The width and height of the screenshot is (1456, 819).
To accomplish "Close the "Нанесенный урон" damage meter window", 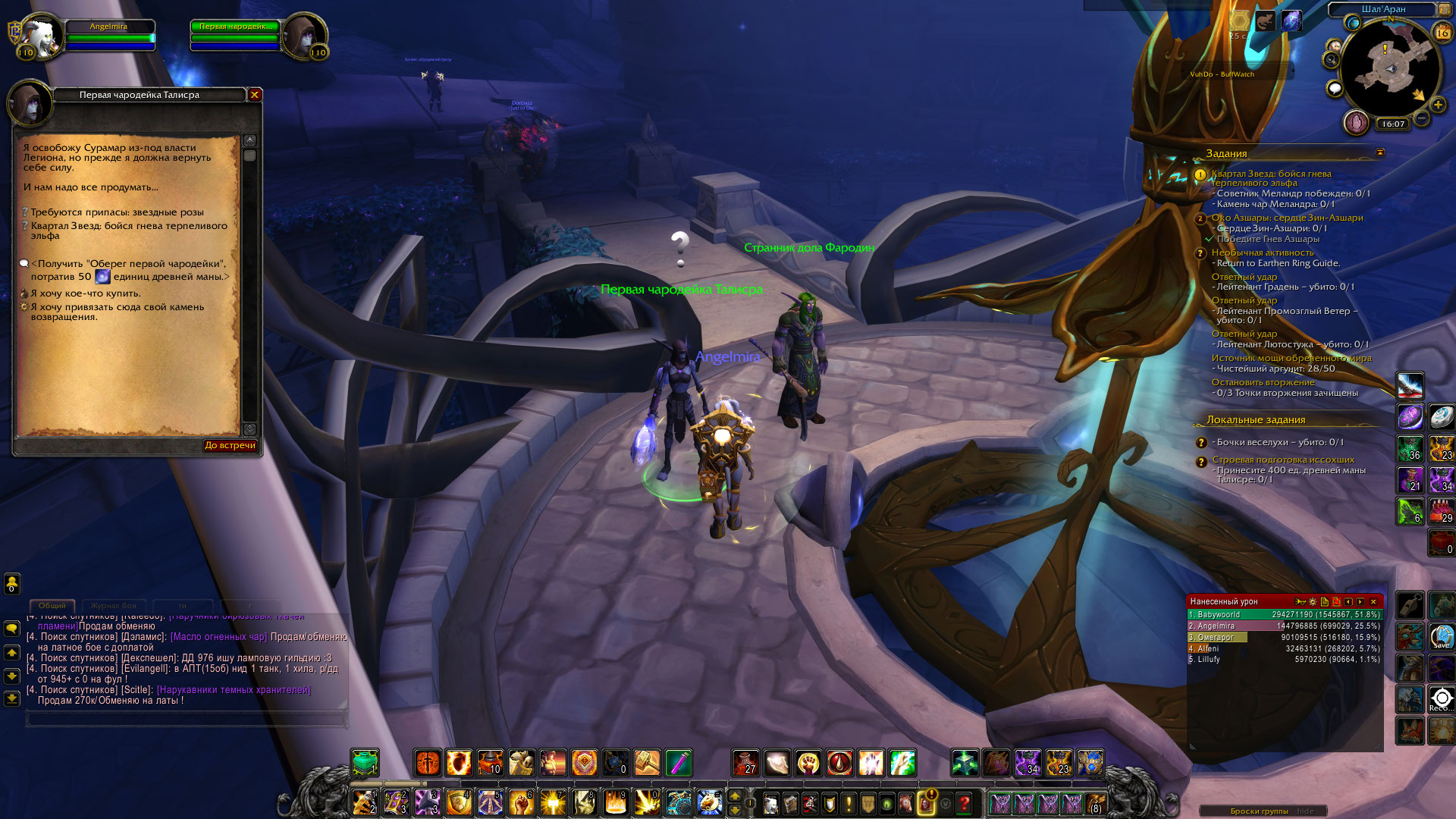I will (1373, 601).
